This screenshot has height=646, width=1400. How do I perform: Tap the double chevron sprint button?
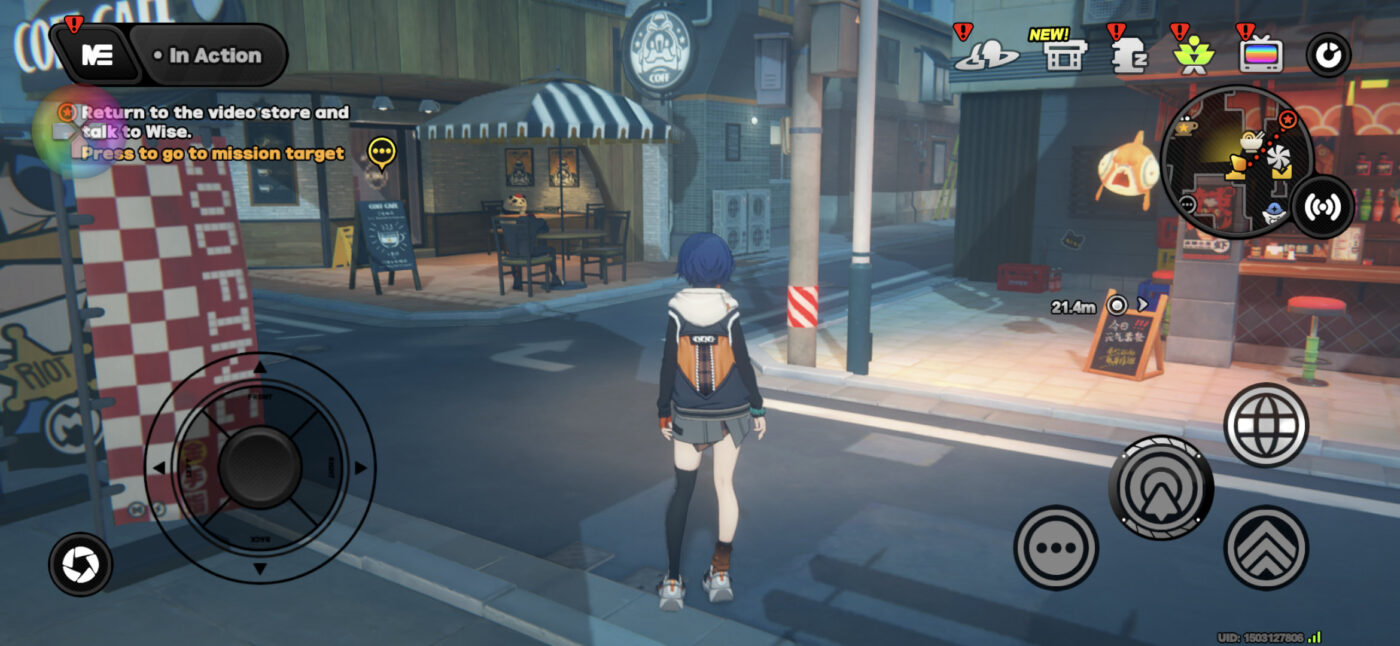click(1266, 547)
